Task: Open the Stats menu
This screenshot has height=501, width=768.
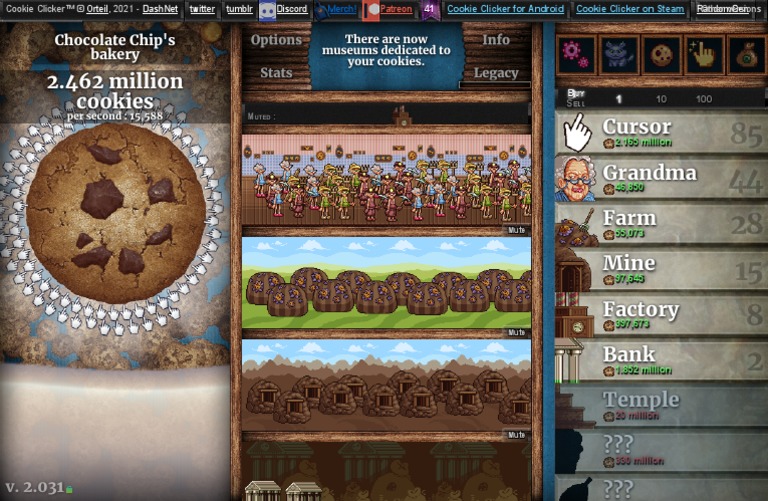Action: pyautogui.click(x=276, y=73)
